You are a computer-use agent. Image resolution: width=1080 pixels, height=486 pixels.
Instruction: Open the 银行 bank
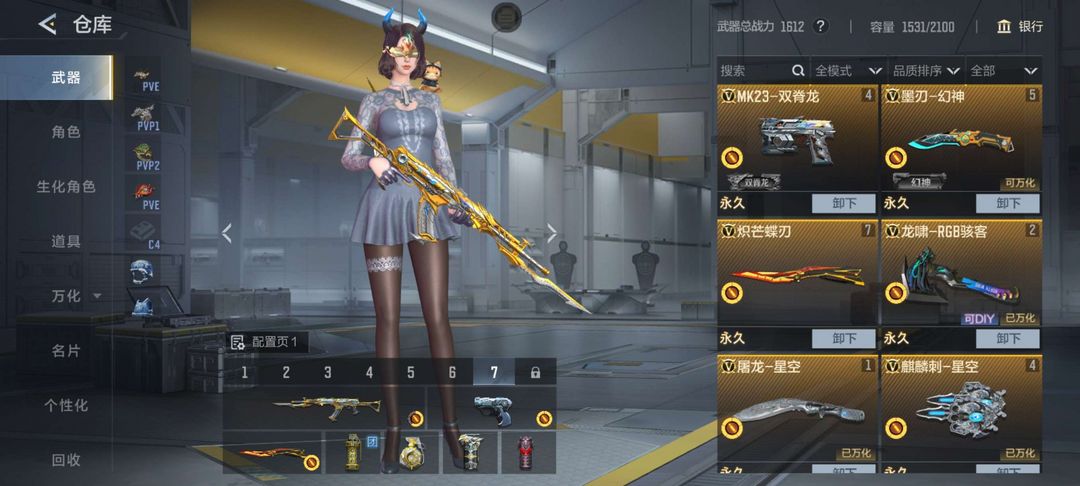tap(1020, 27)
